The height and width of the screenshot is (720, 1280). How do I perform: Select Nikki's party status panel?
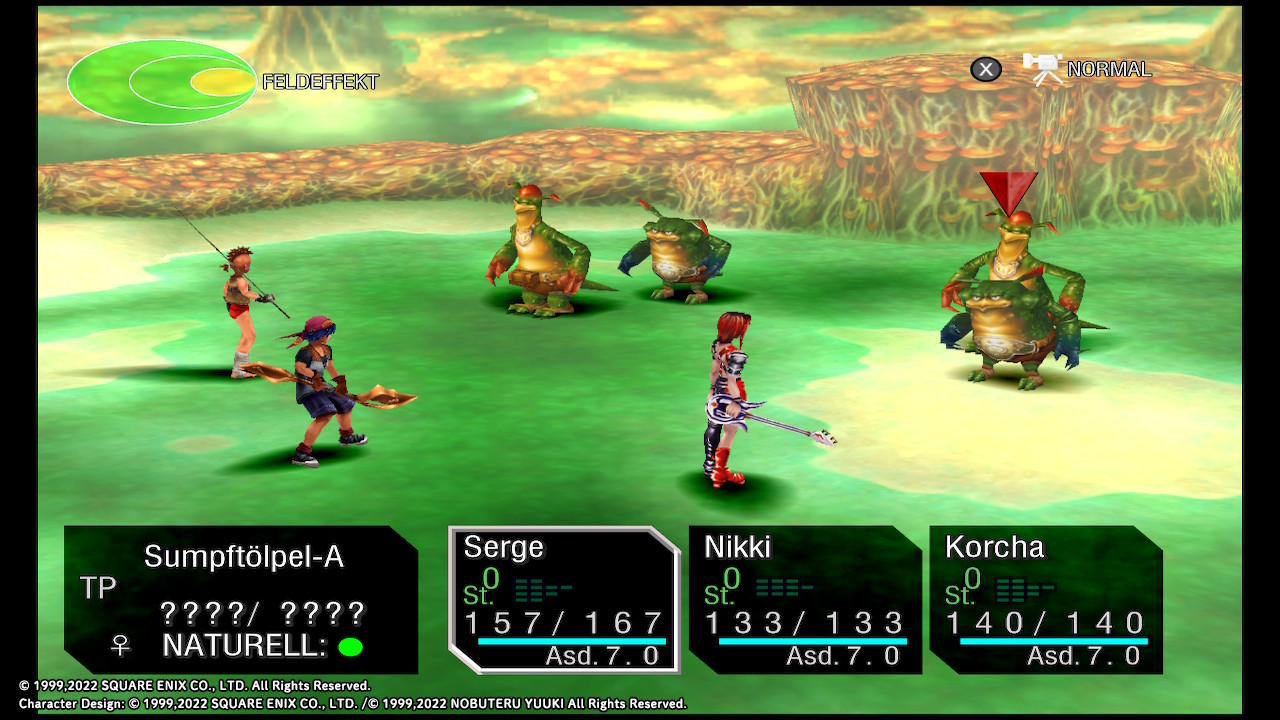click(x=805, y=598)
